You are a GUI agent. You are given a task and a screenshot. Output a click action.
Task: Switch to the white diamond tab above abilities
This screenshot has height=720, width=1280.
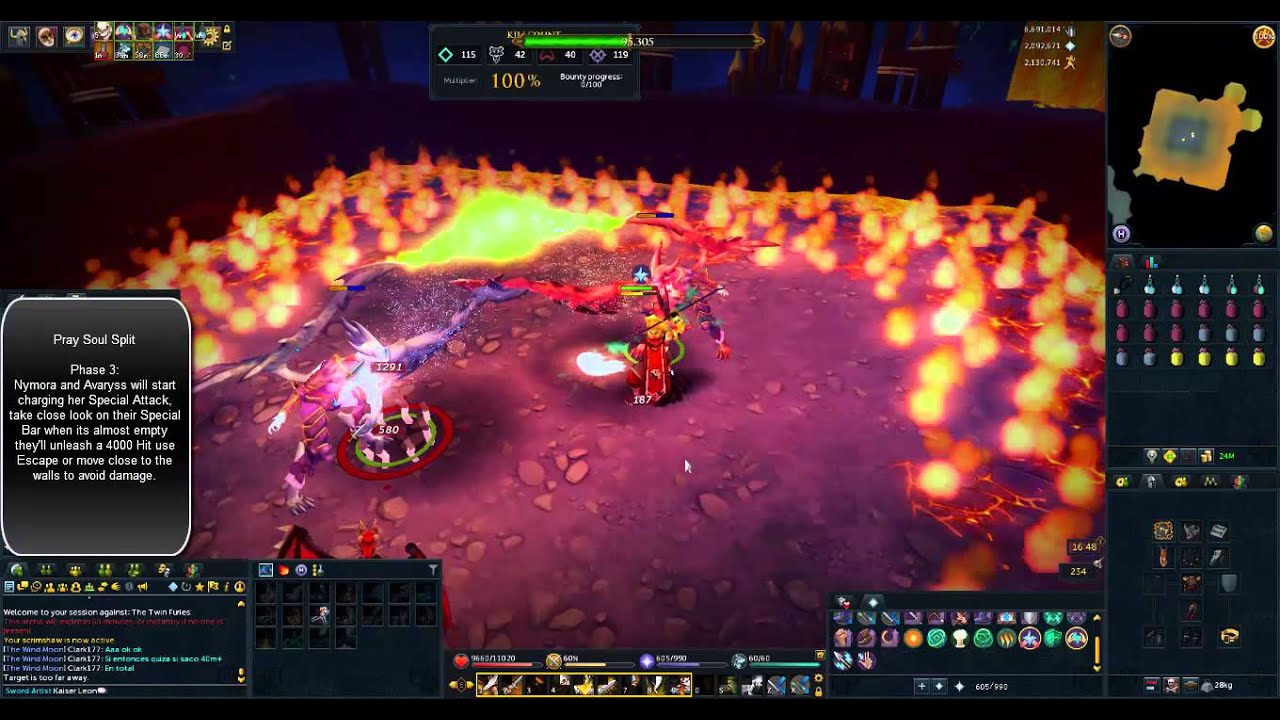[873, 602]
